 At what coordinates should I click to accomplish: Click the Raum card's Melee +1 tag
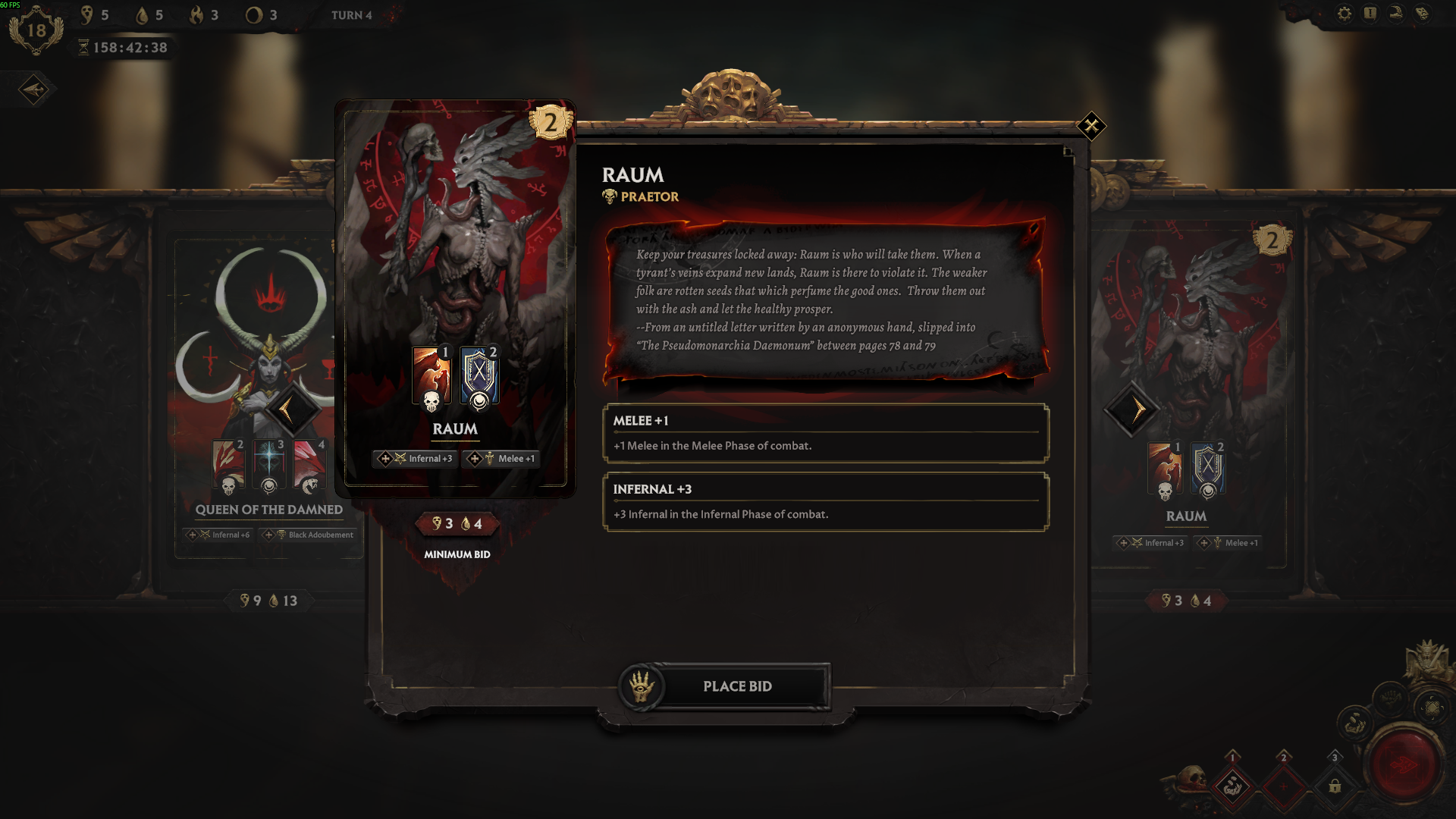(502, 459)
